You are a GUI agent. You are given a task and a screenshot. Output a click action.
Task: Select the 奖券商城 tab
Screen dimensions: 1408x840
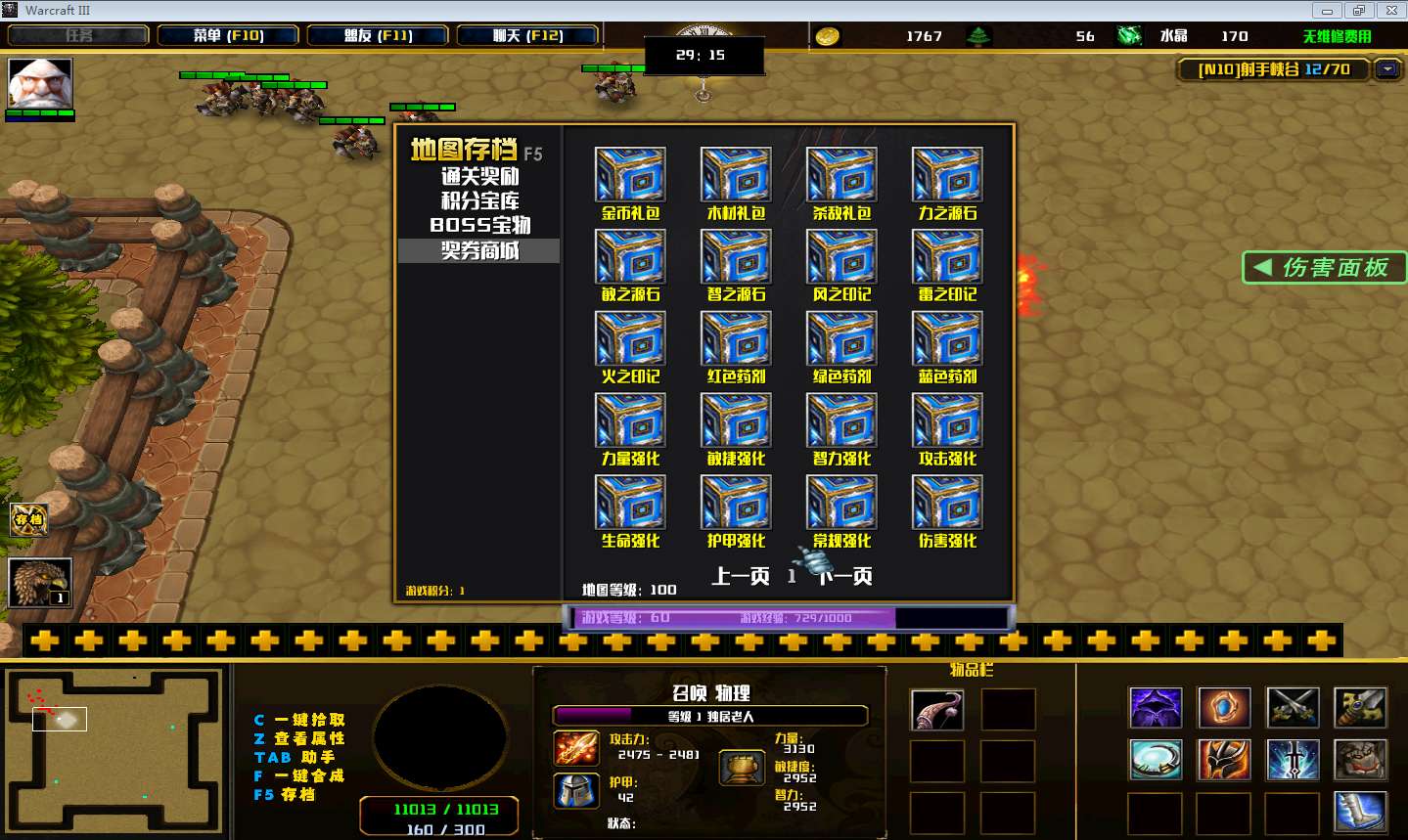click(x=479, y=251)
